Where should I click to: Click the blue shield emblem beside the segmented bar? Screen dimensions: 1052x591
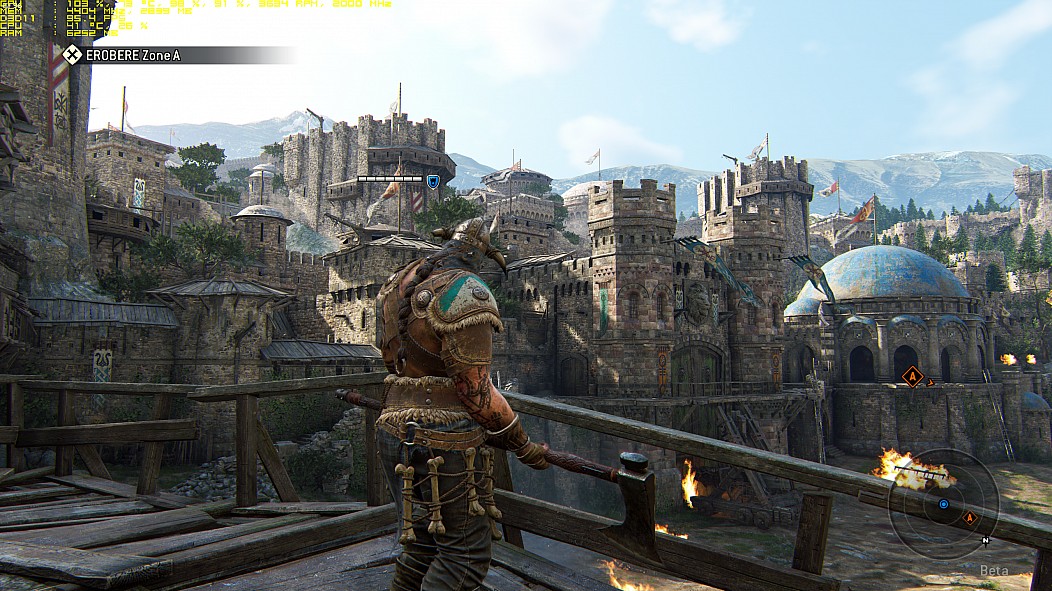tap(433, 181)
